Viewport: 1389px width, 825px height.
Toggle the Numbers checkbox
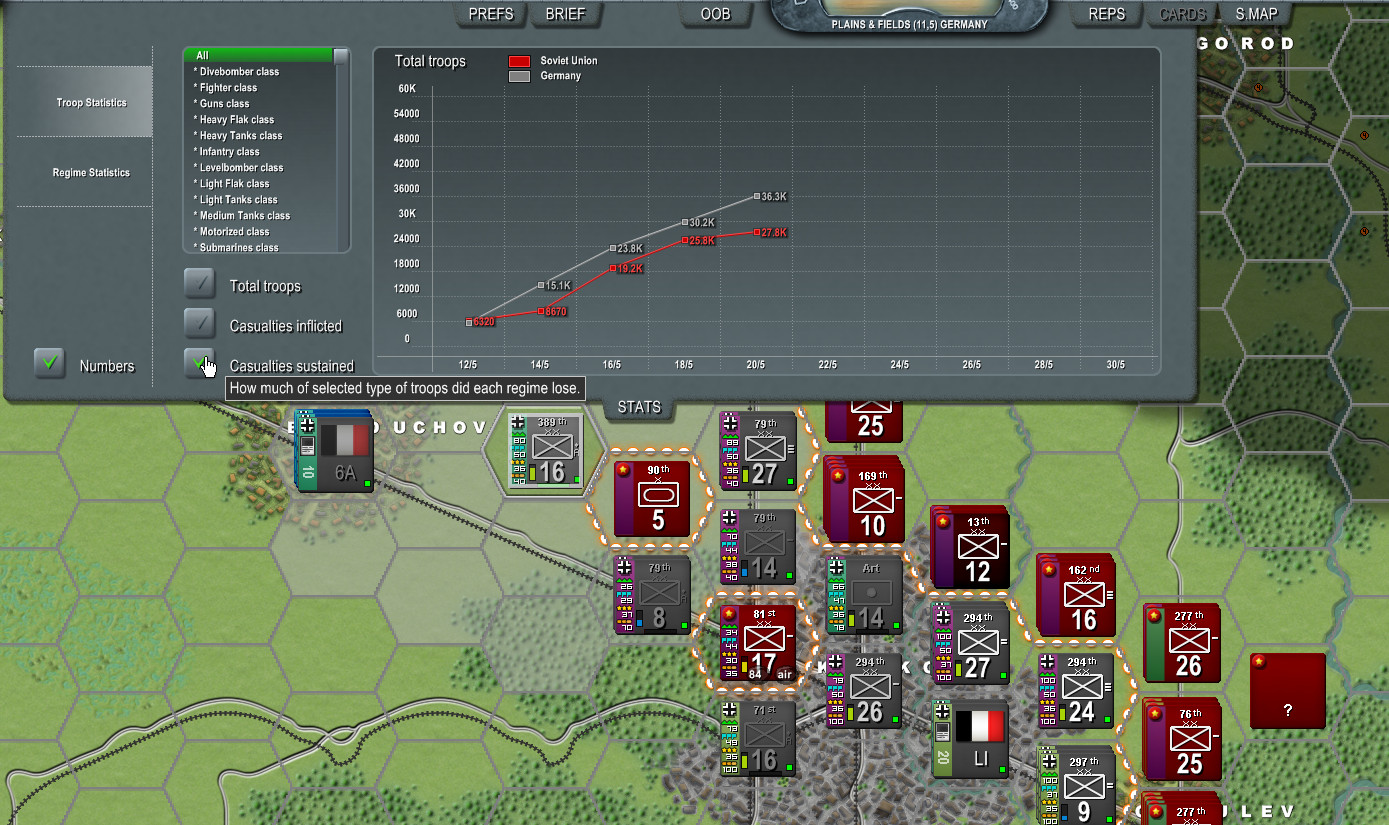point(50,363)
